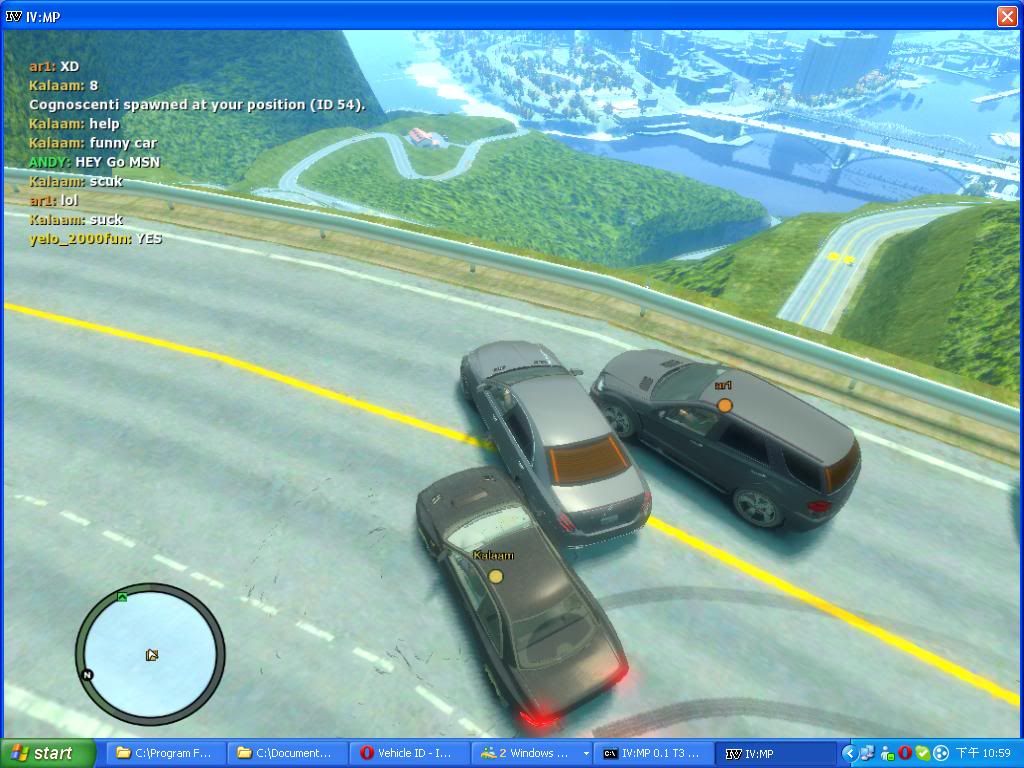
Task: Open the Vehicle ID Opera taskbar button
Action: (409, 753)
